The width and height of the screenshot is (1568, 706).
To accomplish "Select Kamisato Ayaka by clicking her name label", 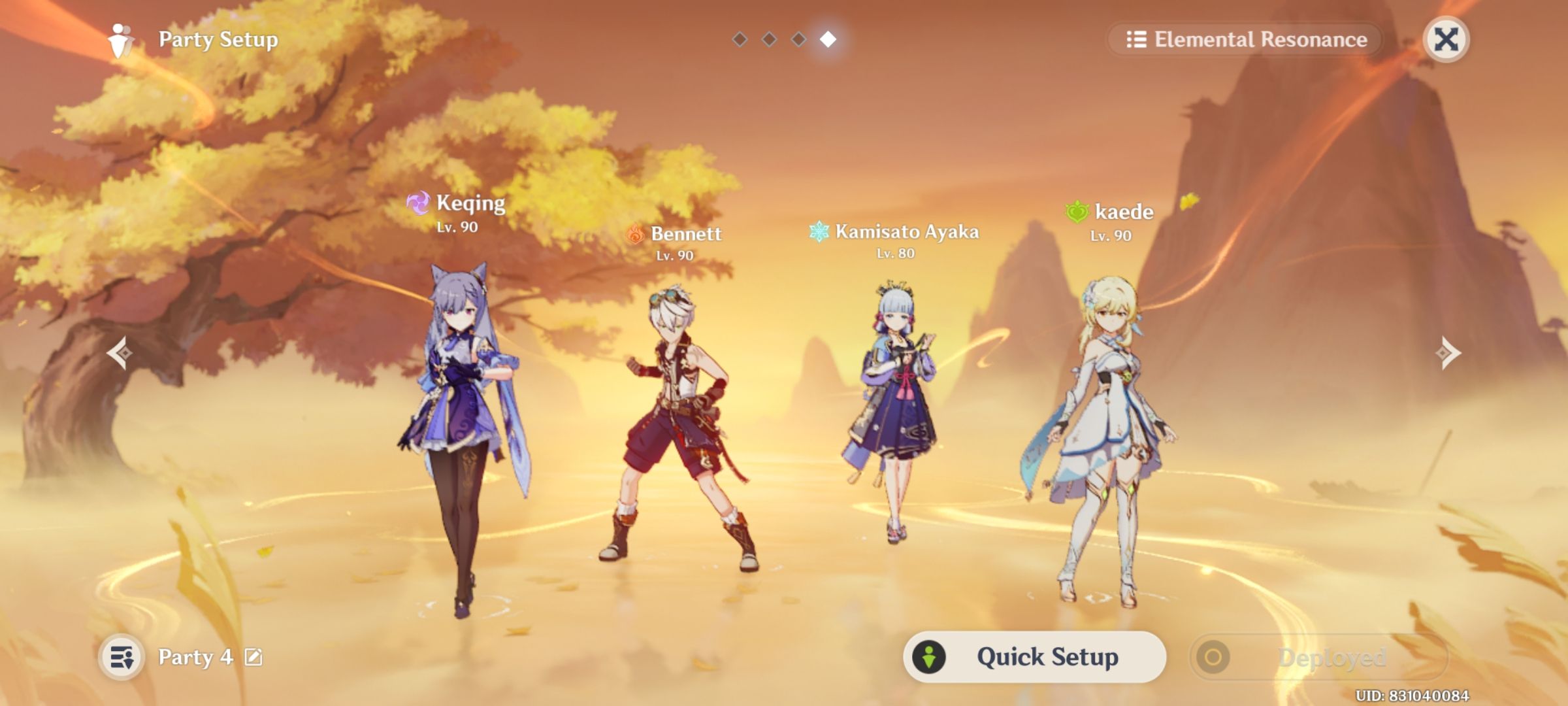I will tap(907, 231).
